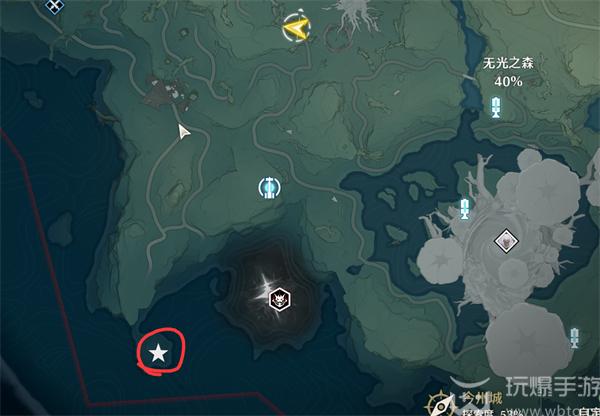Select the teleport beacon below 无光之森 40%
The height and width of the screenshot is (416, 600).
click(x=496, y=105)
